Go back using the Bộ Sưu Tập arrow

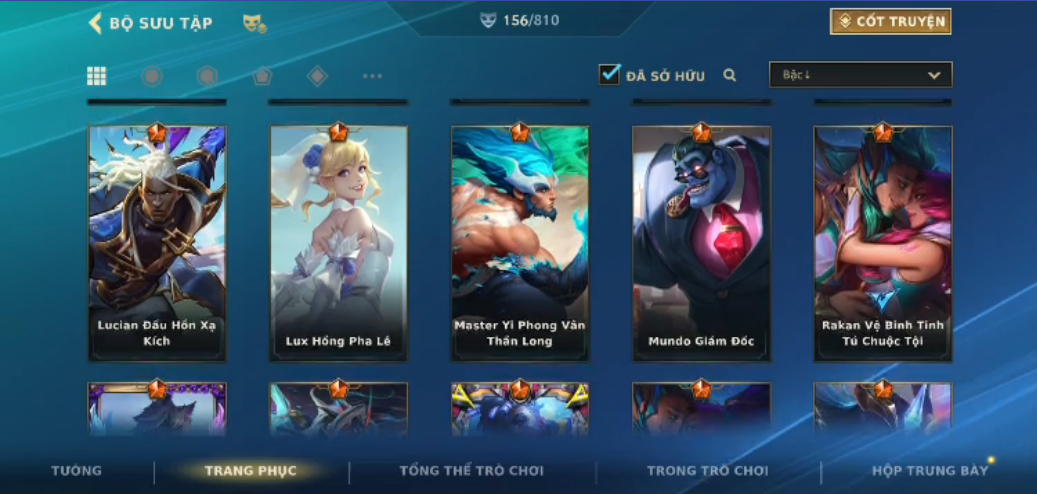[x=96, y=23]
